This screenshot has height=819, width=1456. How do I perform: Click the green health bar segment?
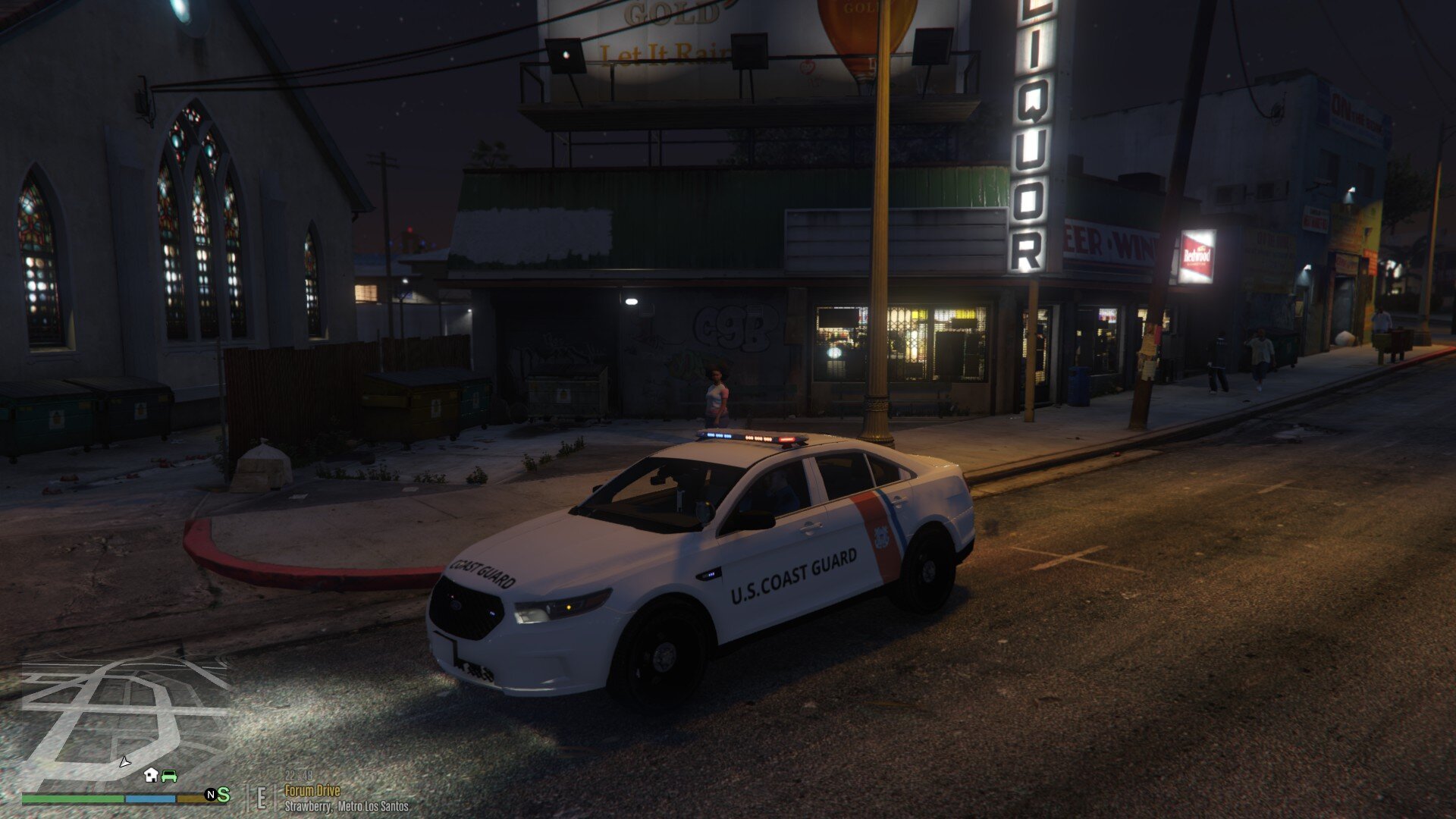click(x=72, y=798)
